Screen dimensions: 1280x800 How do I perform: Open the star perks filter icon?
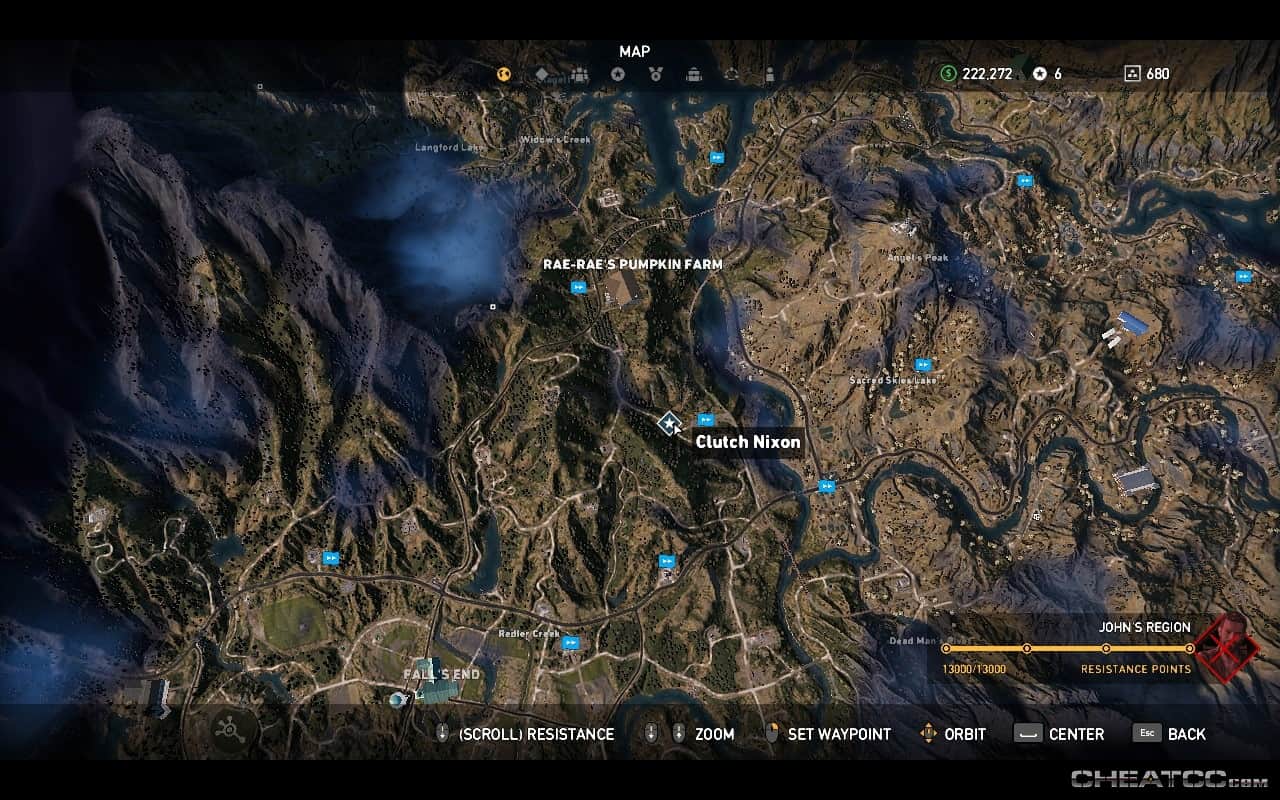619,74
